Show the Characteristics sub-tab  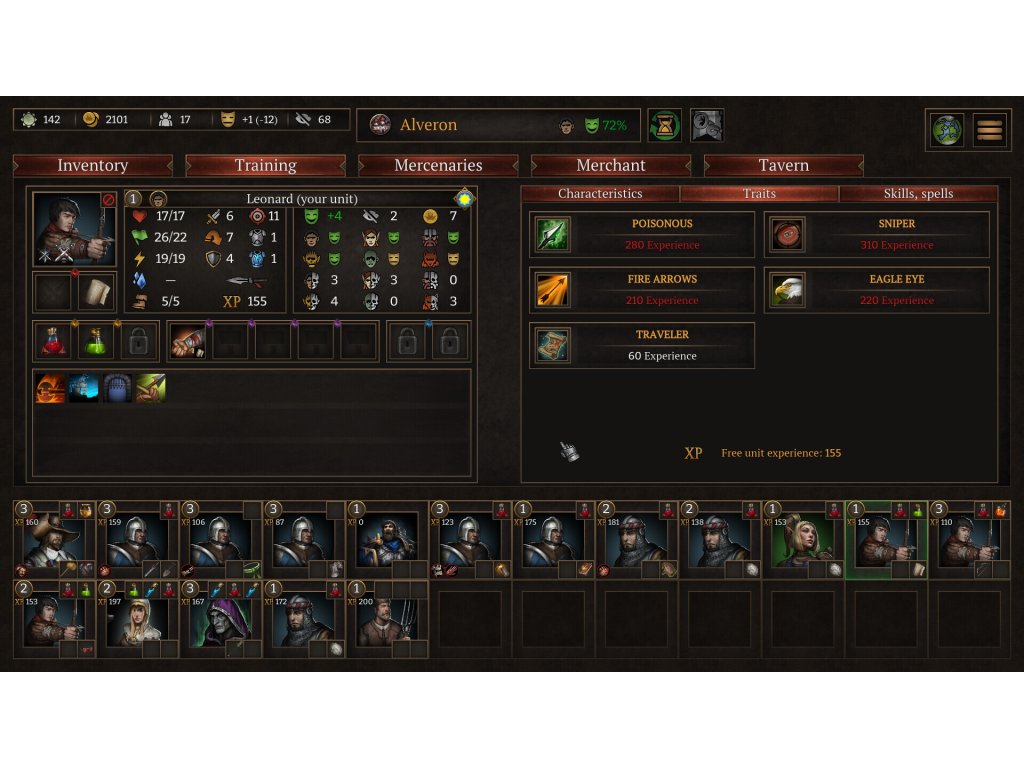(x=600, y=194)
